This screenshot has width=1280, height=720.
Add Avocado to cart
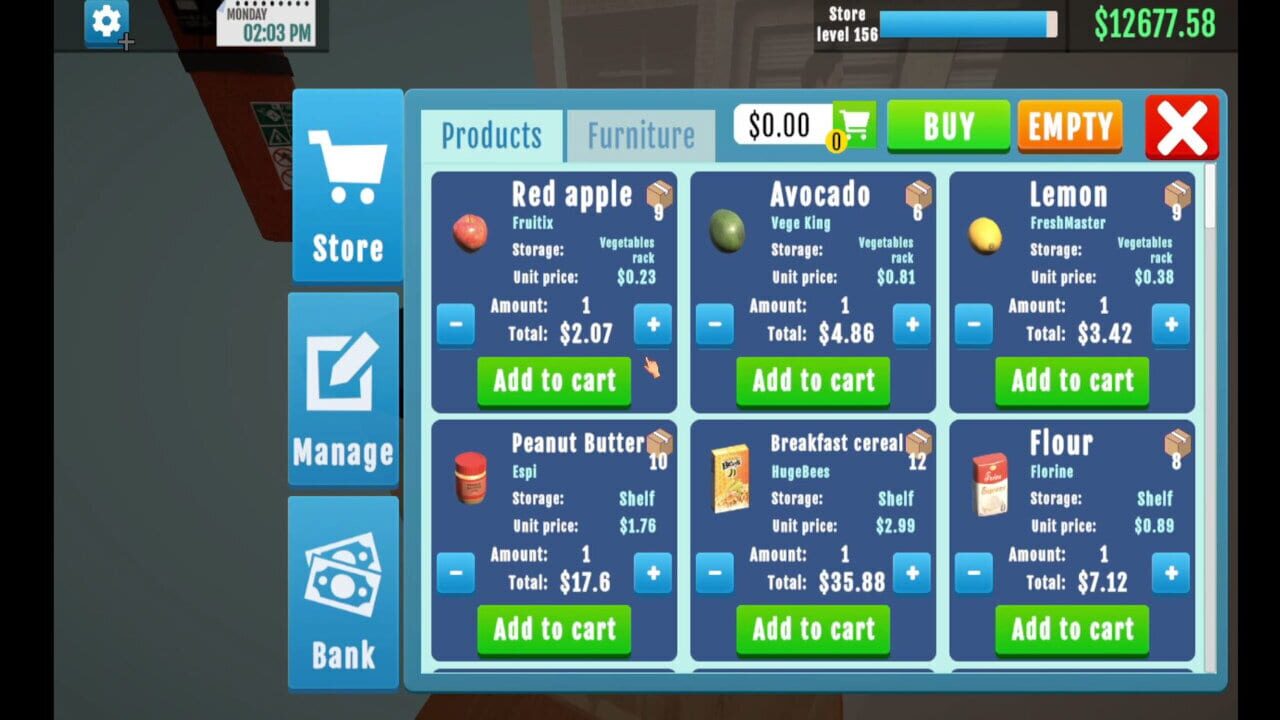pos(813,381)
